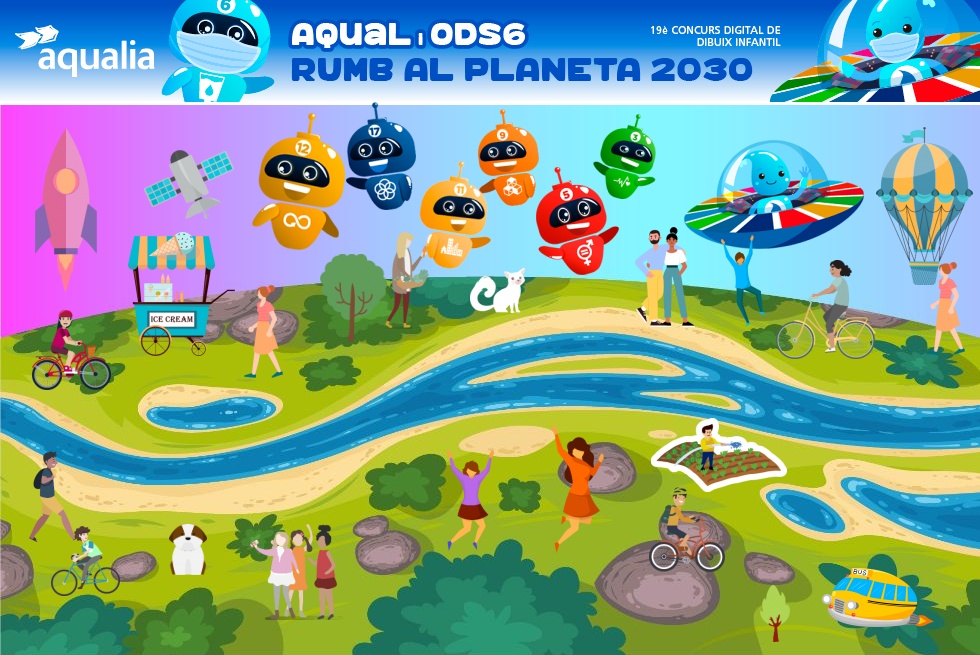Image resolution: width=980 pixels, height=655 pixels.
Task: Choose the dark blue number 17 robot
Action: pyautogui.click(x=380, y=158)
